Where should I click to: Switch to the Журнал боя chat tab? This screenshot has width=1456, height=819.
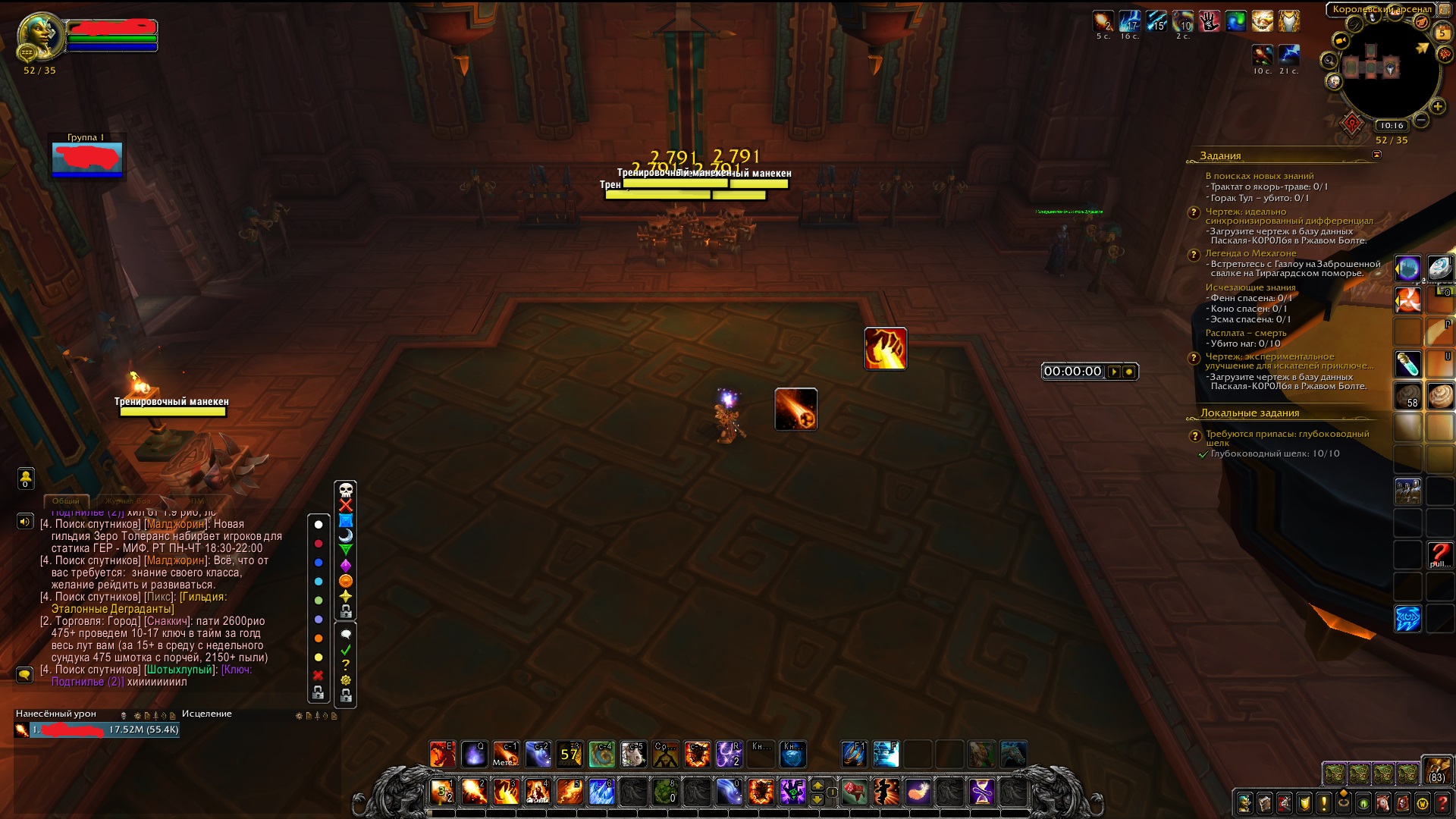point(127,501)
